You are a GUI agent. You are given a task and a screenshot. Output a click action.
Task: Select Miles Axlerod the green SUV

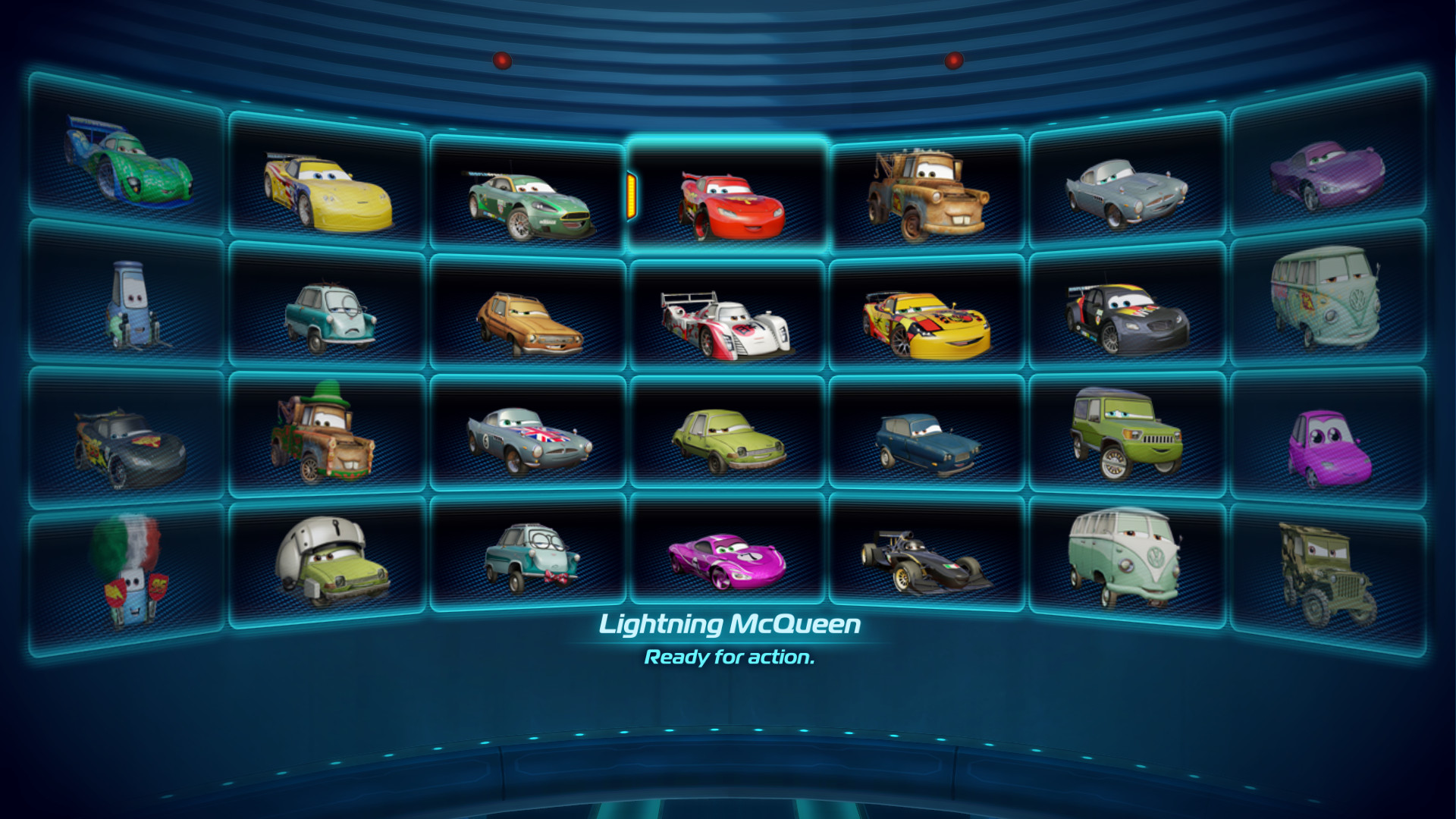tap(1122, 436)
